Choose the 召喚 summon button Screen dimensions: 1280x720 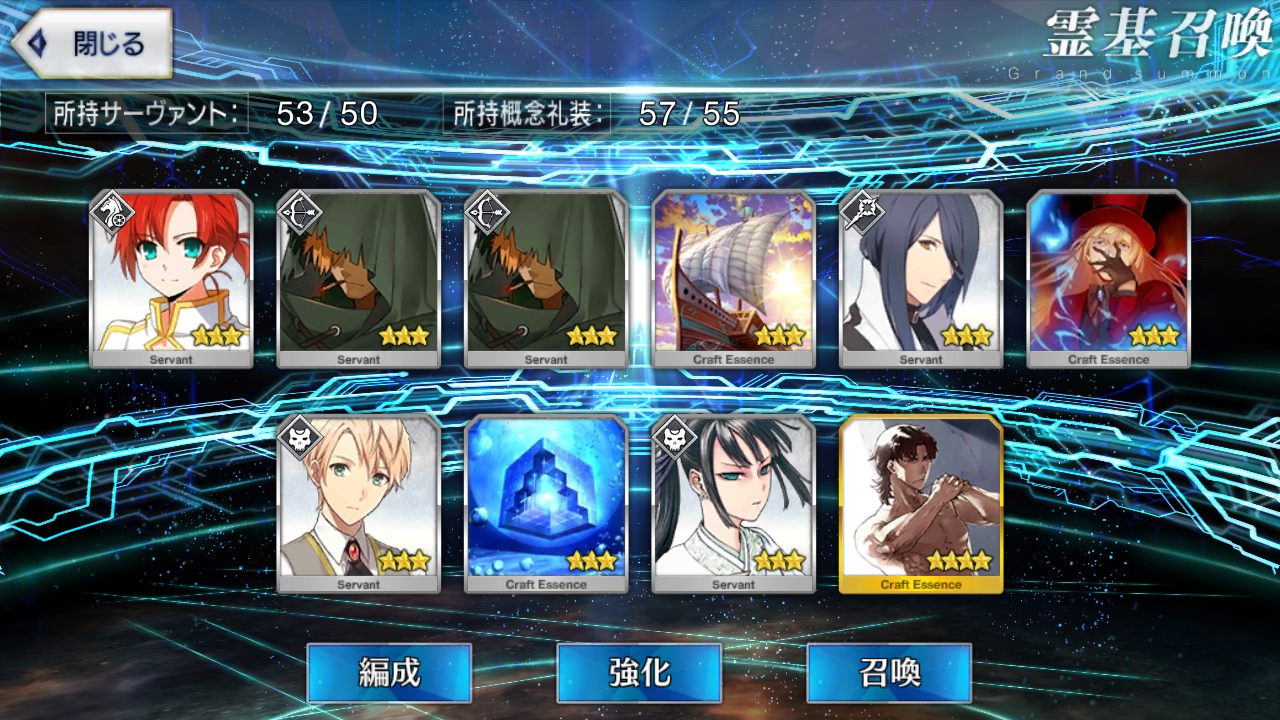click(888, 672)
